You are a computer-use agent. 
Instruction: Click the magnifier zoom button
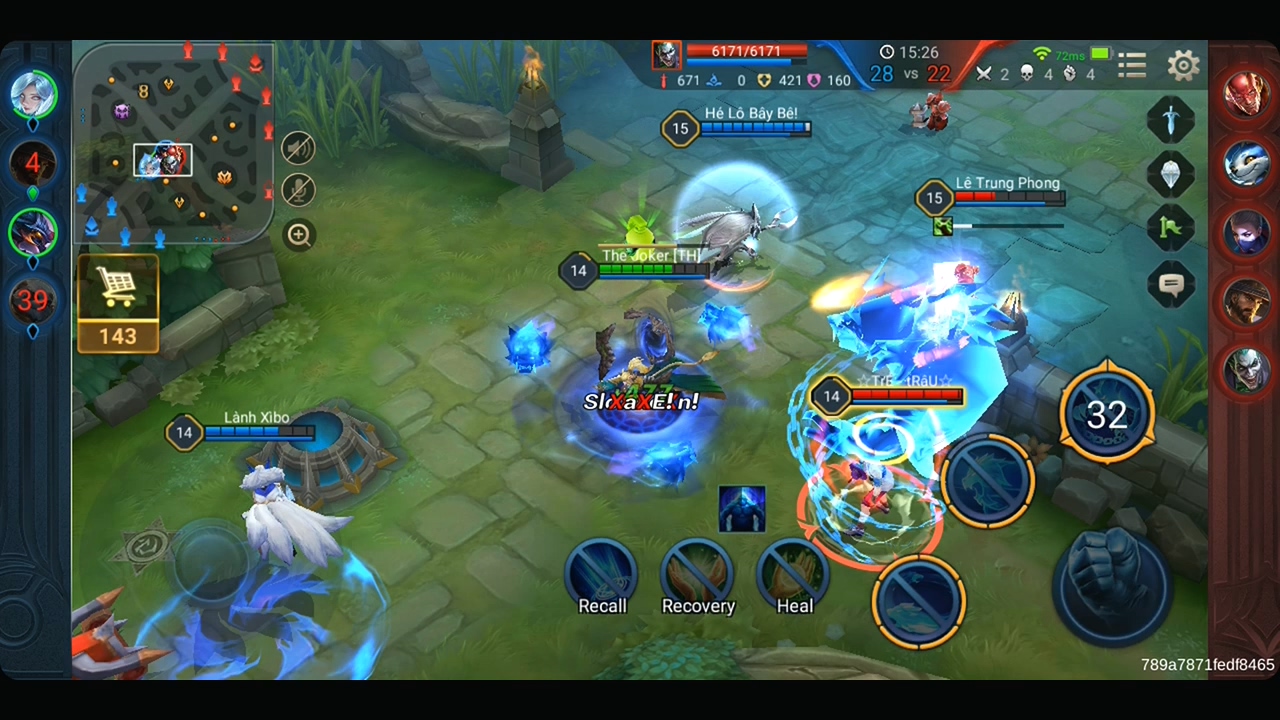[299, 235]
